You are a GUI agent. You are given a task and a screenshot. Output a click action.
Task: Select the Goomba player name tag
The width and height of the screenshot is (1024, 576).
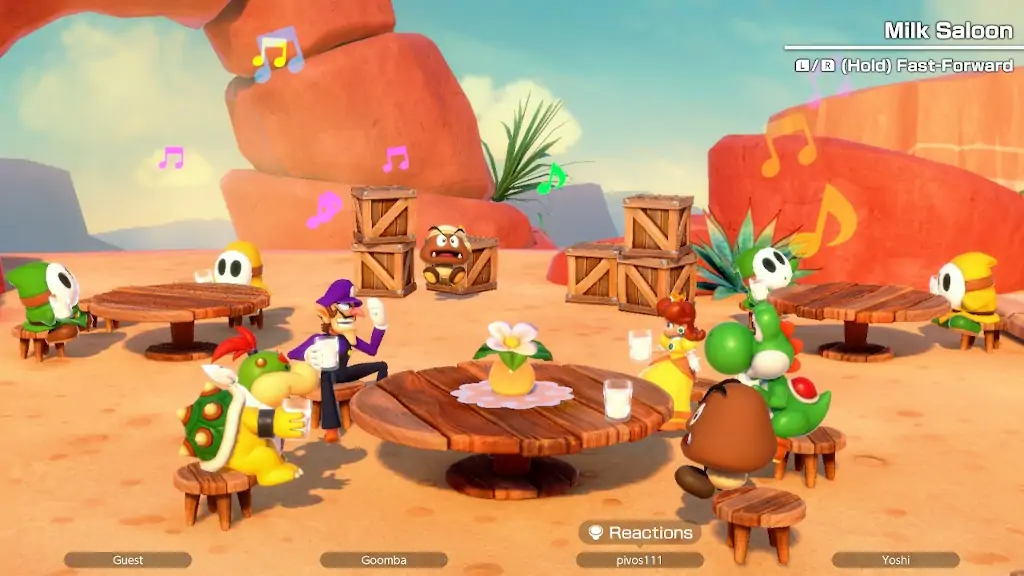click(384, 560)
